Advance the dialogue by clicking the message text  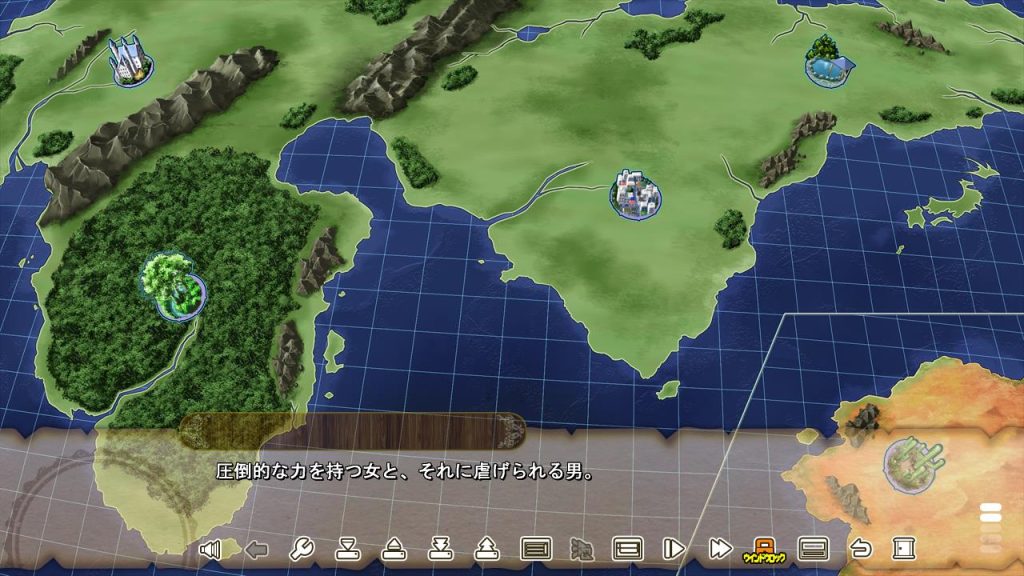point(405,471)
